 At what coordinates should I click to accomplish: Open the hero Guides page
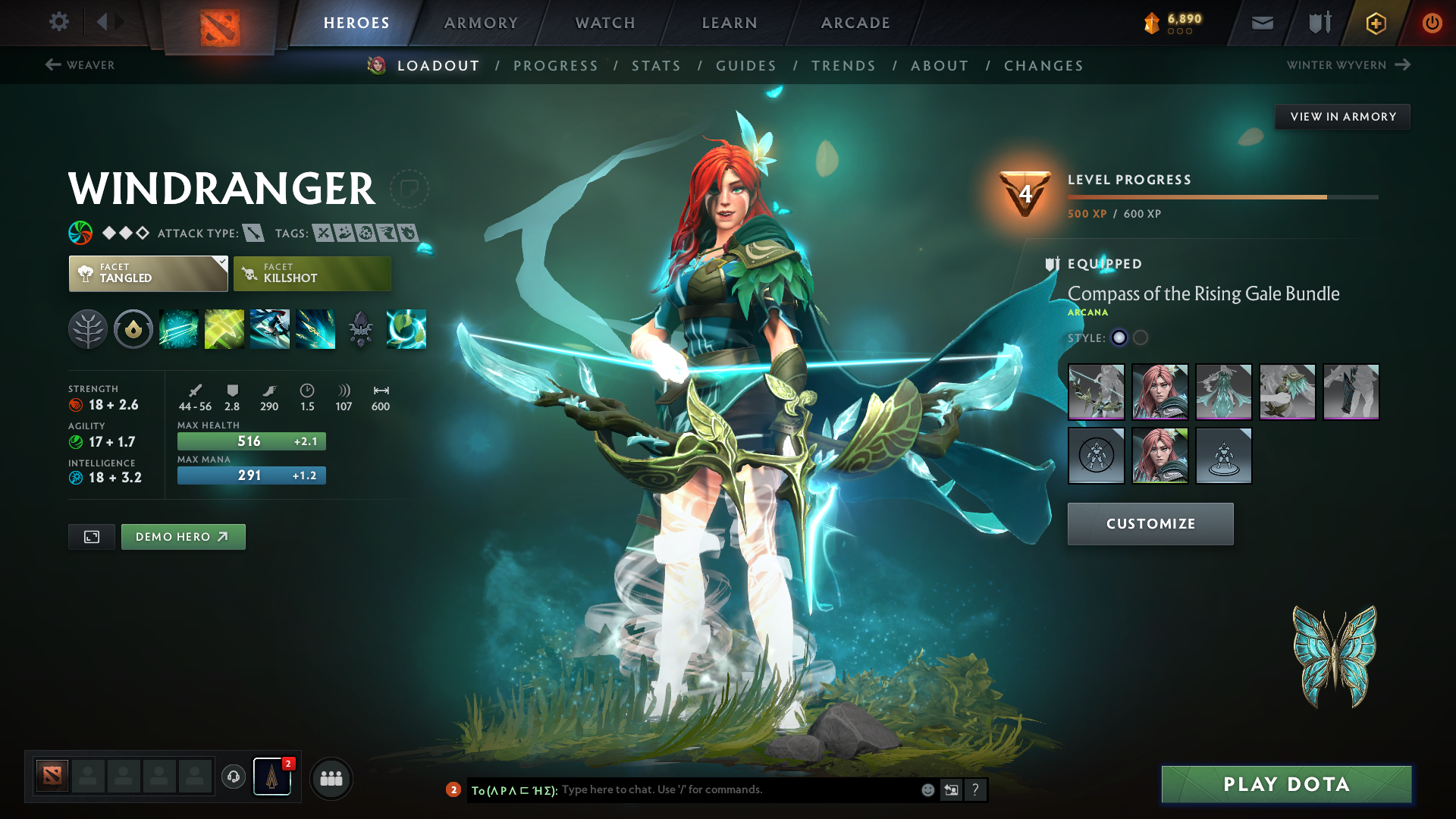click(746, 66)
